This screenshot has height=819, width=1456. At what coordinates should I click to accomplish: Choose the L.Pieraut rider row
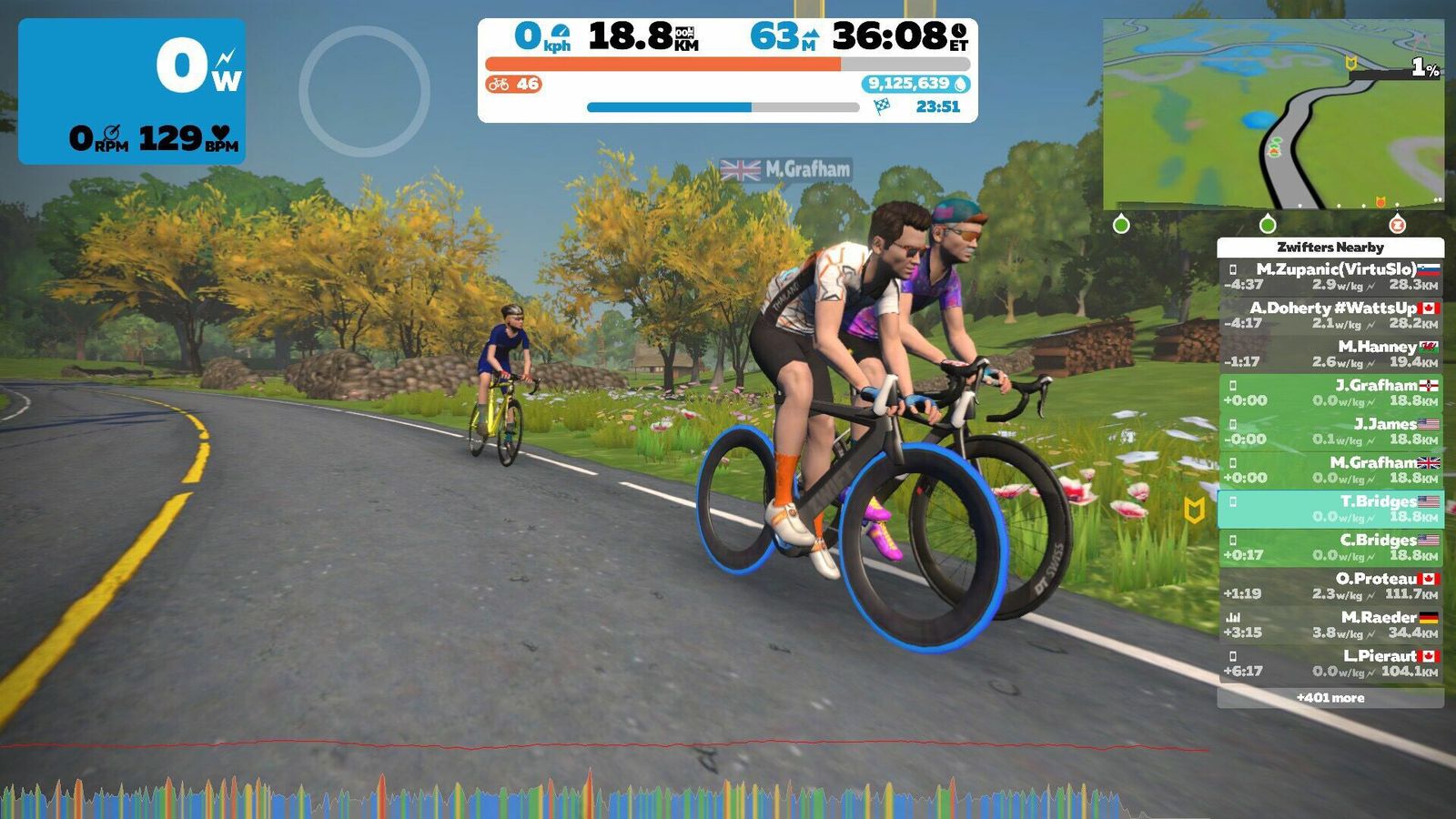[x=1330, y=663]
